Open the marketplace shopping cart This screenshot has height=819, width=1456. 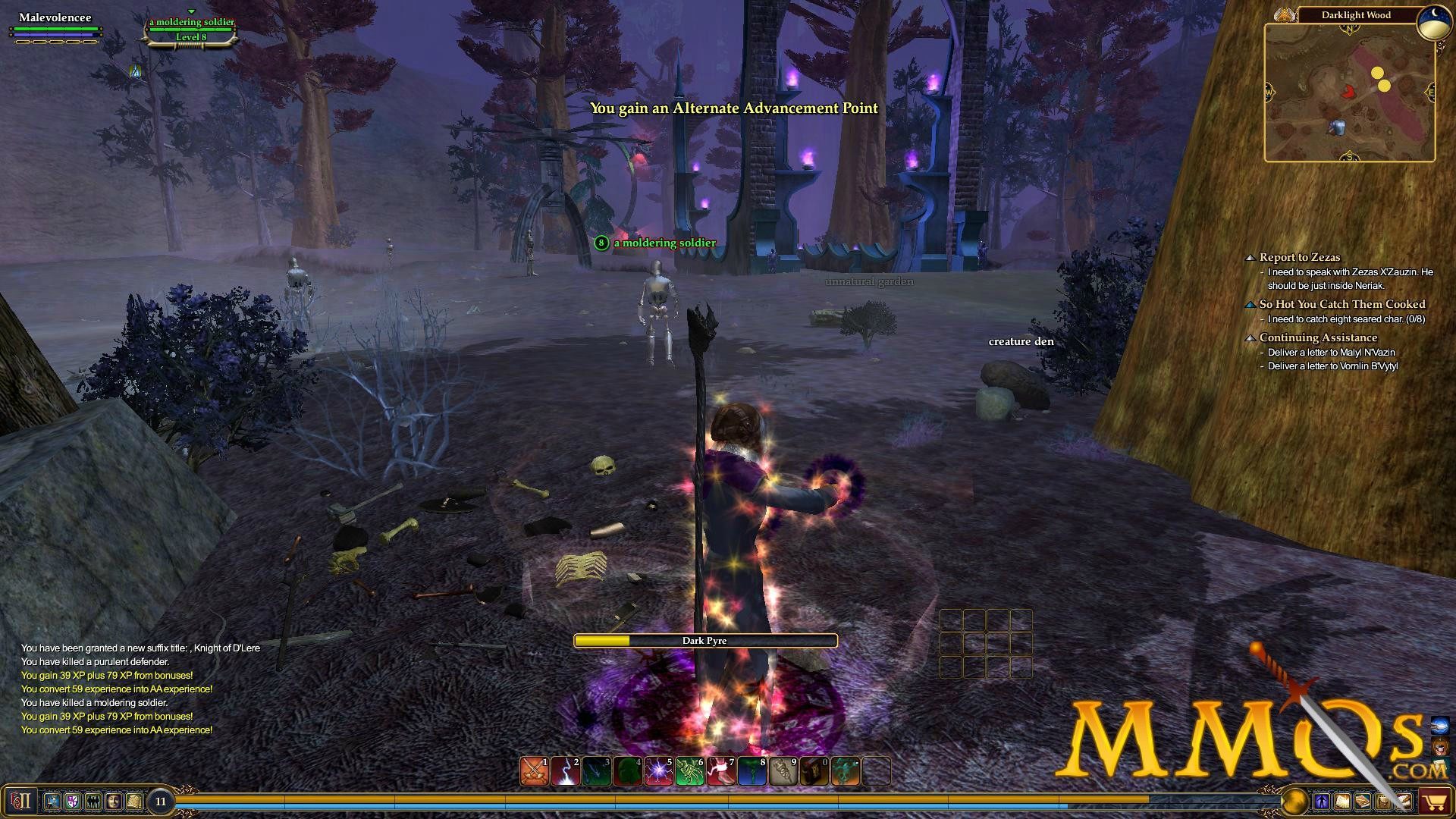click(1434, 801)
